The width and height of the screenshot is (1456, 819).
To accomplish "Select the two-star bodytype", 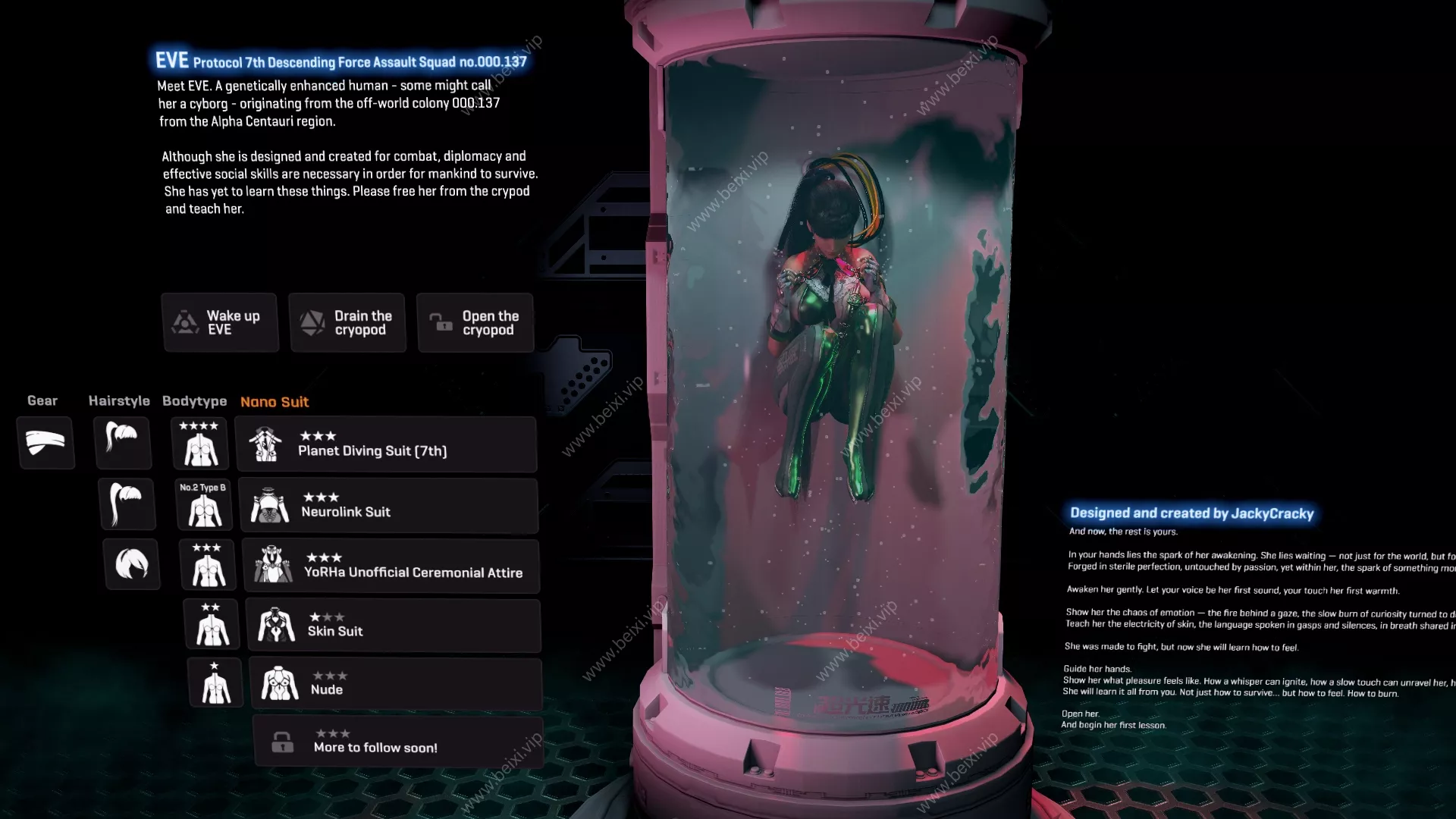I will [212, 625].
